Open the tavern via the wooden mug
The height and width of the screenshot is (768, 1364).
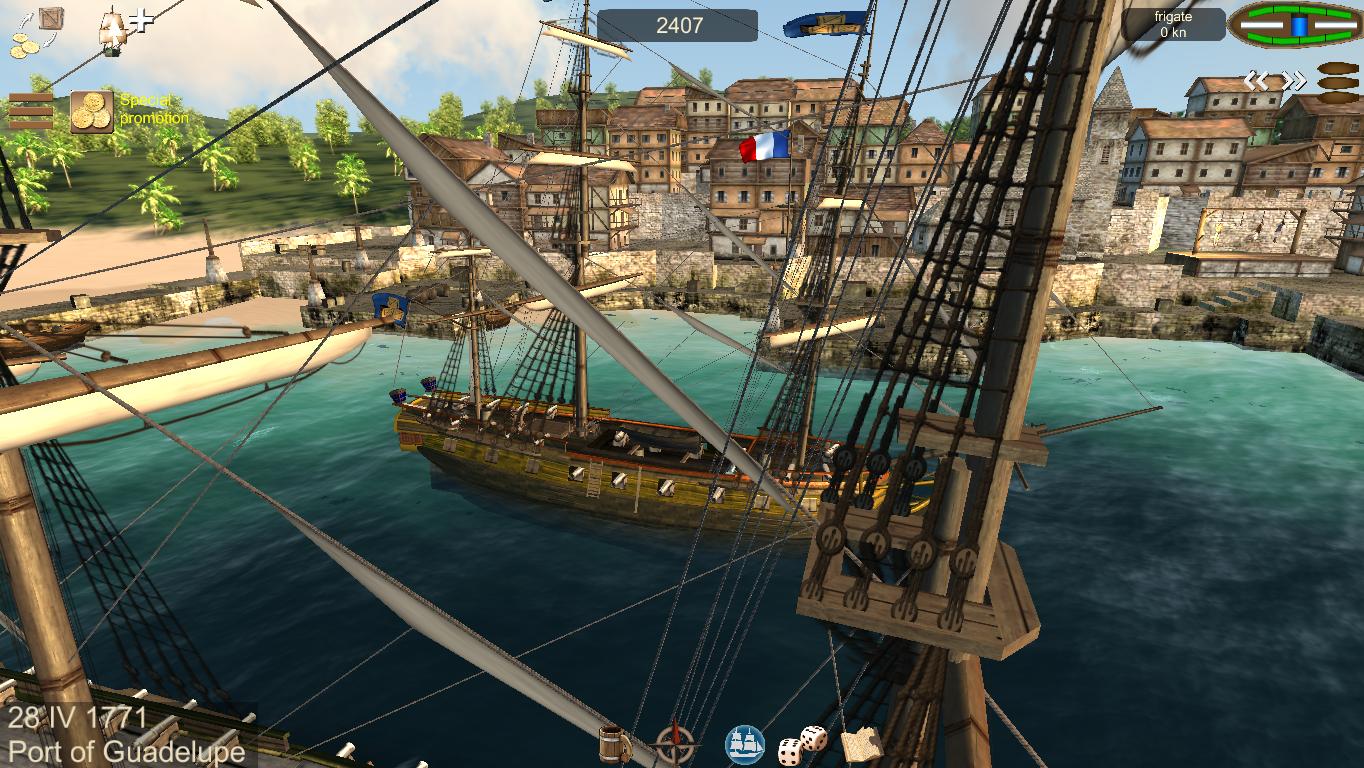pos(614,744)
